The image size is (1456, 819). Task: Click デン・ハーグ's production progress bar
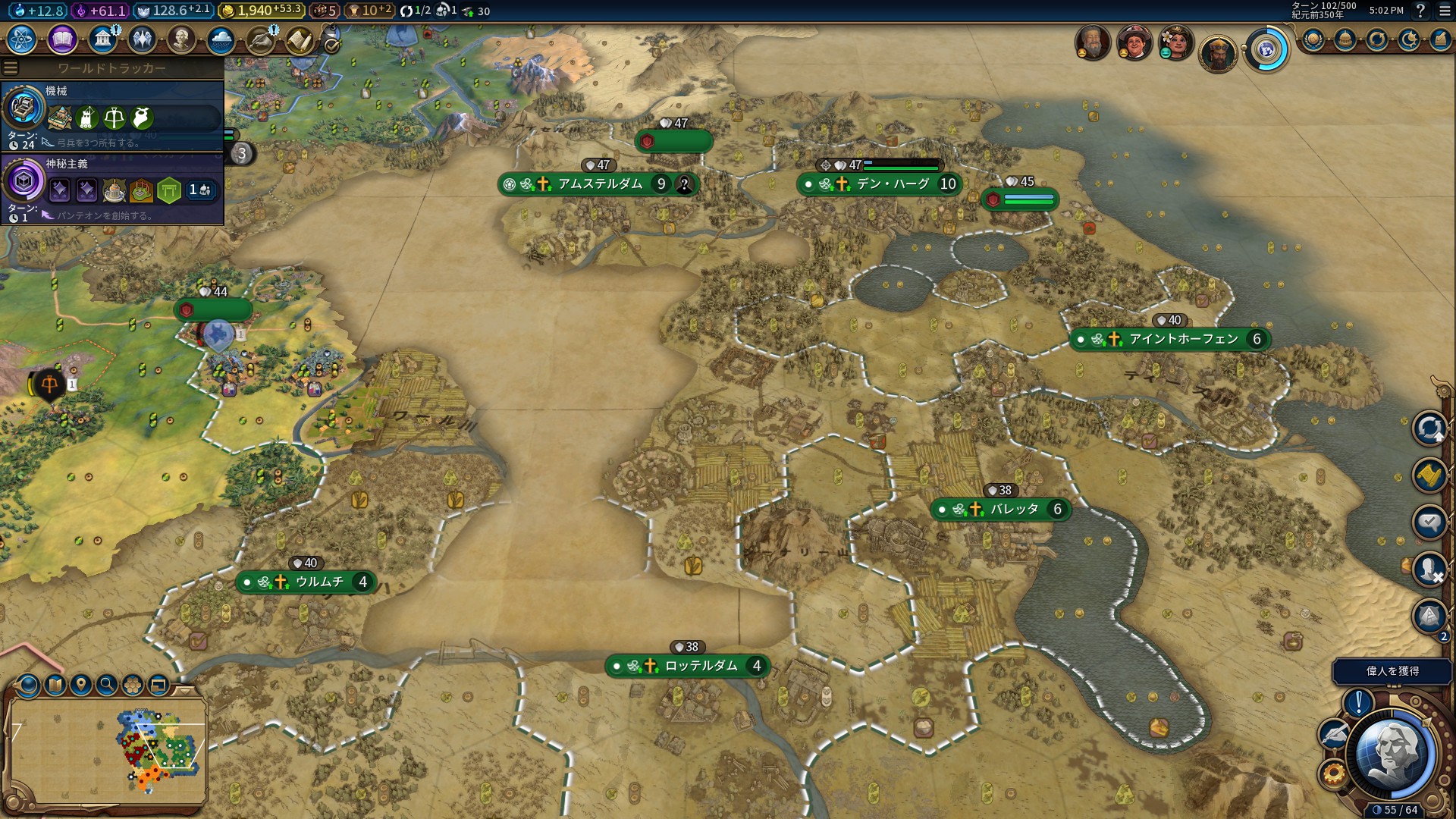tap(899, 164)
